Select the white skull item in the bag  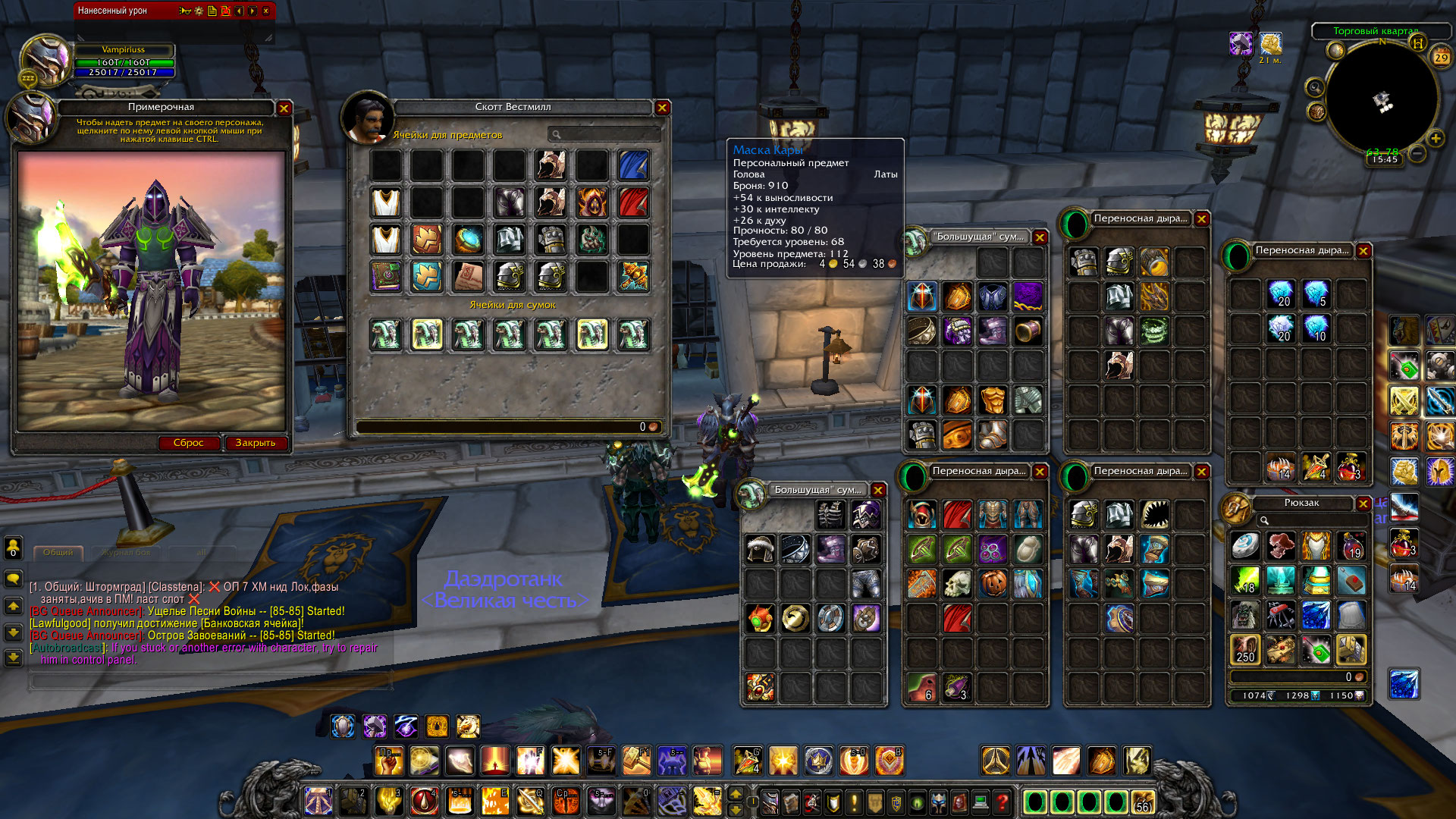coord(957,583)
